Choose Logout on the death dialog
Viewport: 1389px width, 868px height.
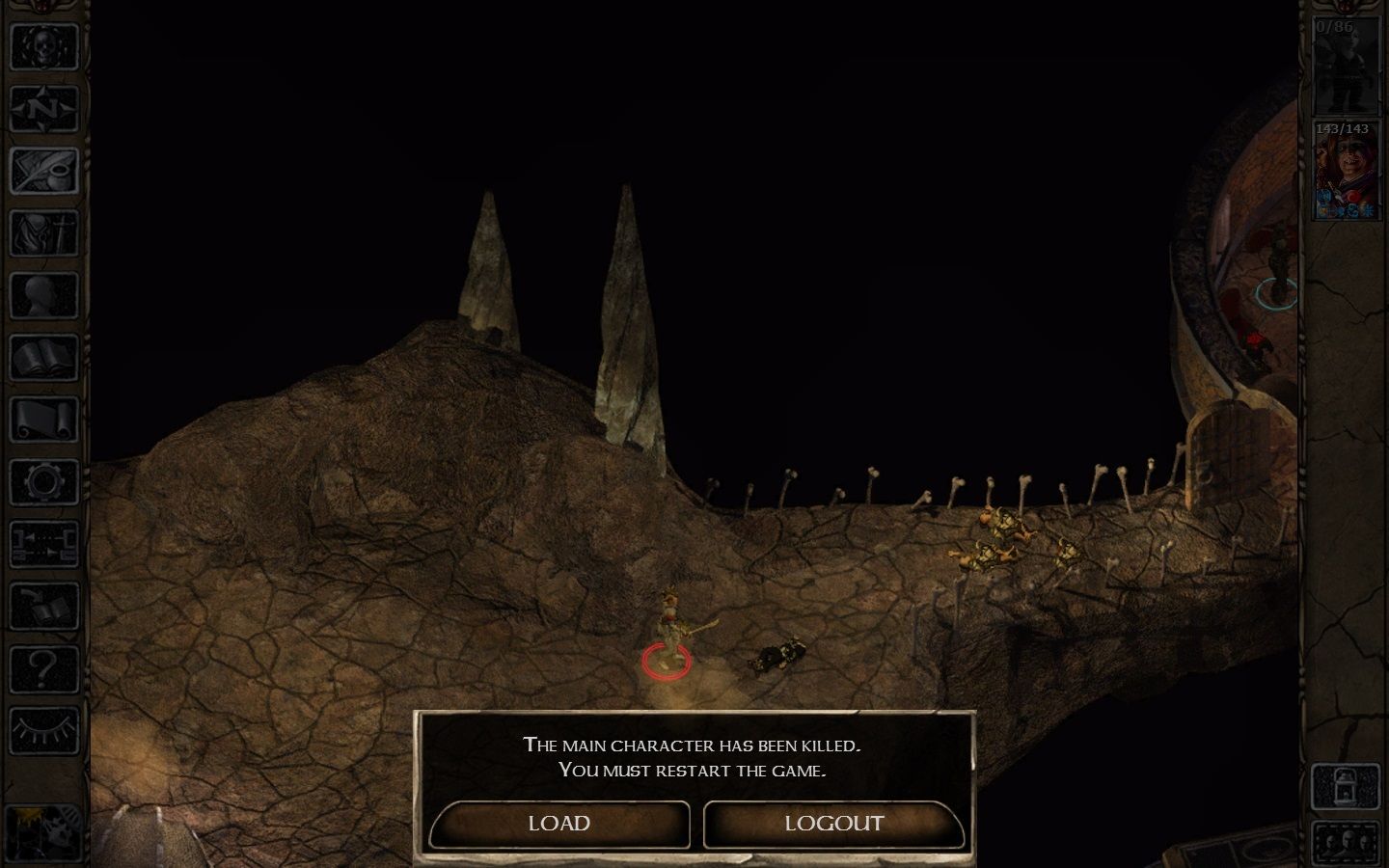833,824
